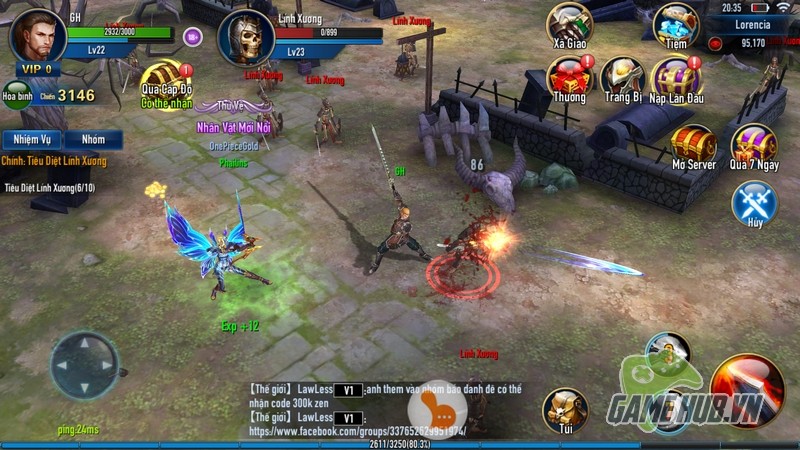Open the Nạp Lần Đầu first-recharge chest
Image resolution: width=800 pixels, height=450 pixels.
click(x=676, y=78)
